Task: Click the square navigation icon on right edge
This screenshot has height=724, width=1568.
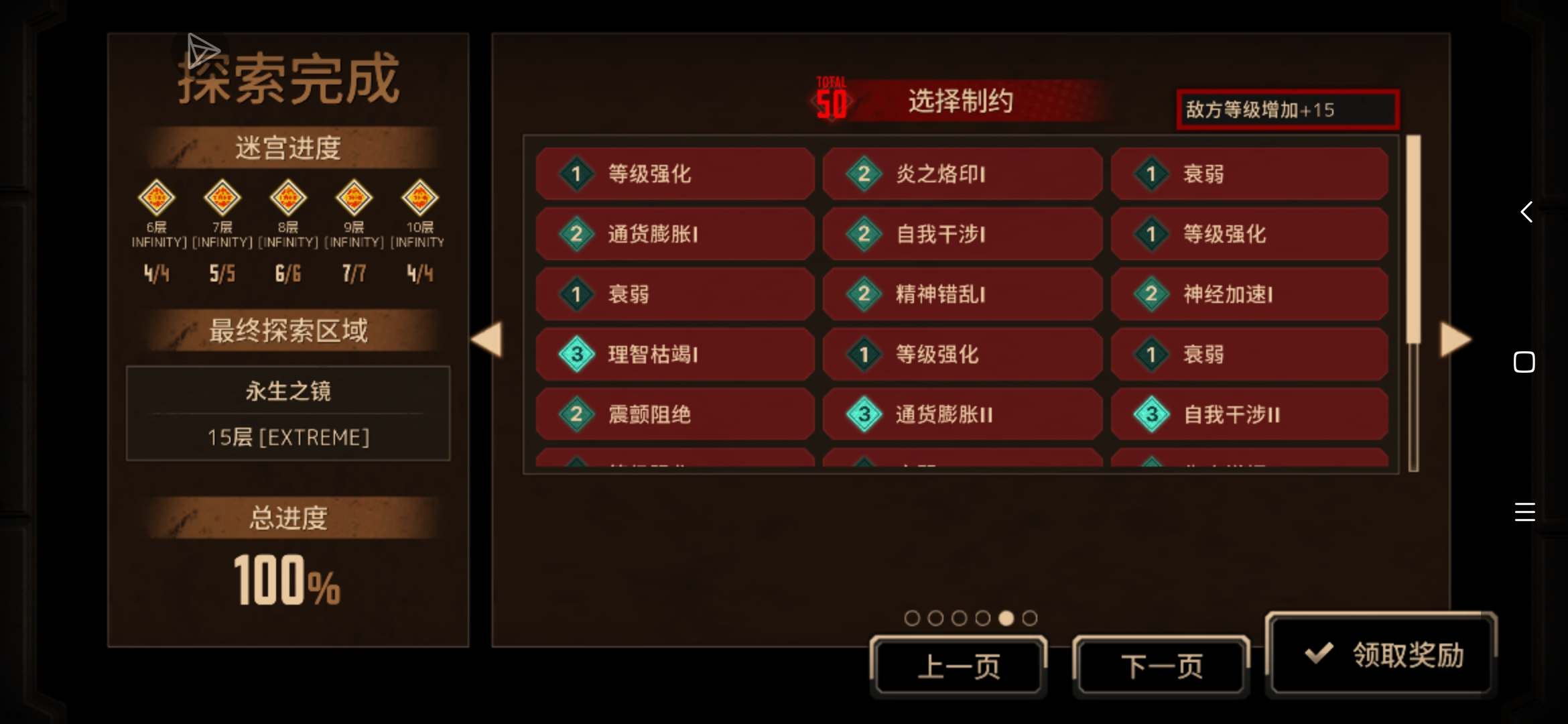Action: [1524, 361]
